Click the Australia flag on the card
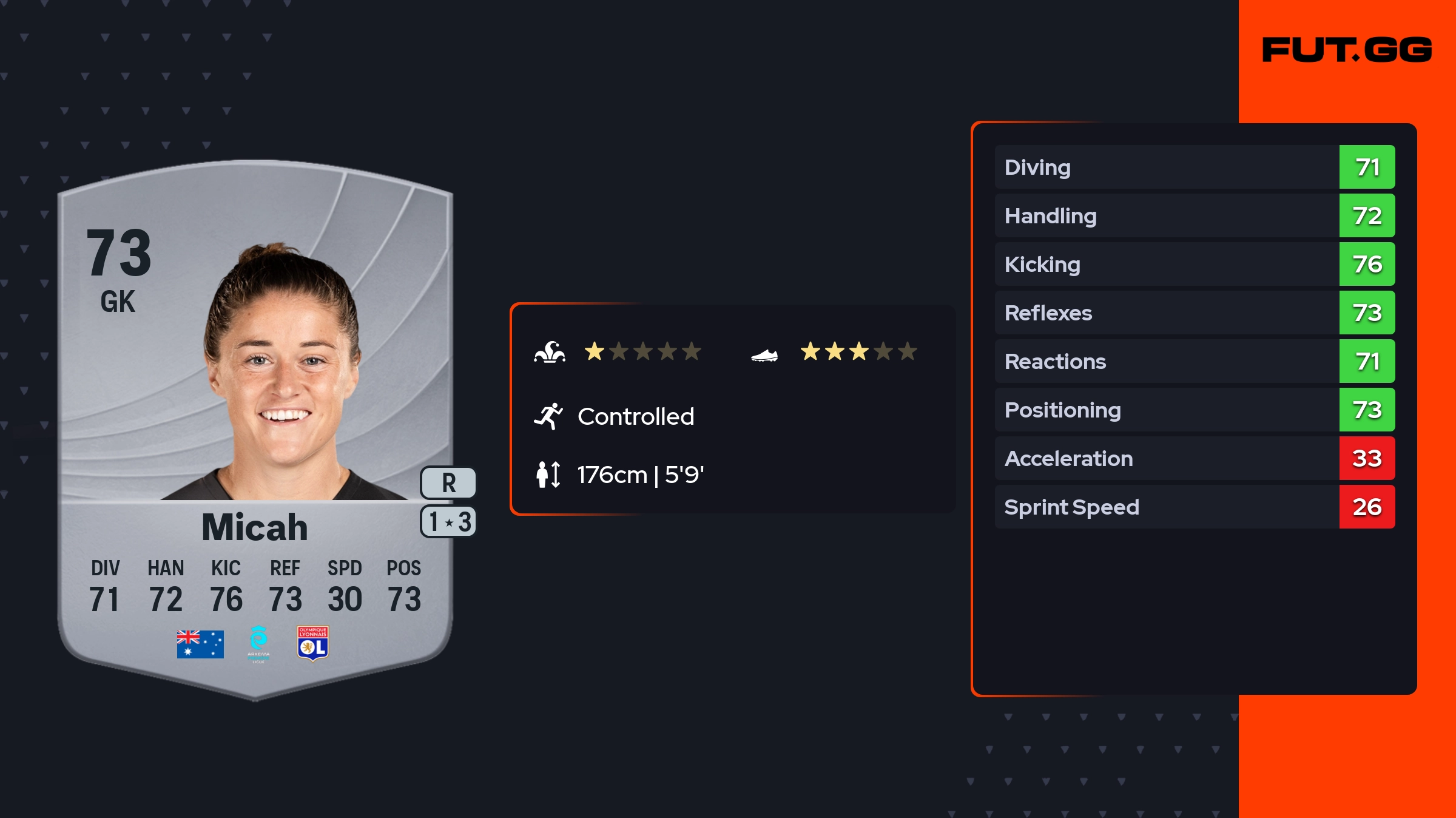This screenshot has height=818, width=1456. tap(200, 644)
